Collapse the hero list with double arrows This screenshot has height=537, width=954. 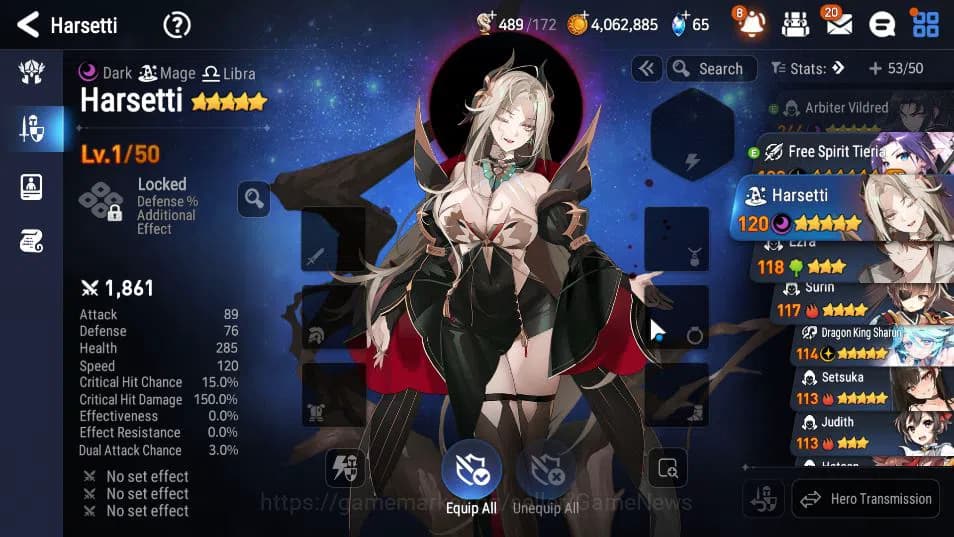(x=647, y=69)
